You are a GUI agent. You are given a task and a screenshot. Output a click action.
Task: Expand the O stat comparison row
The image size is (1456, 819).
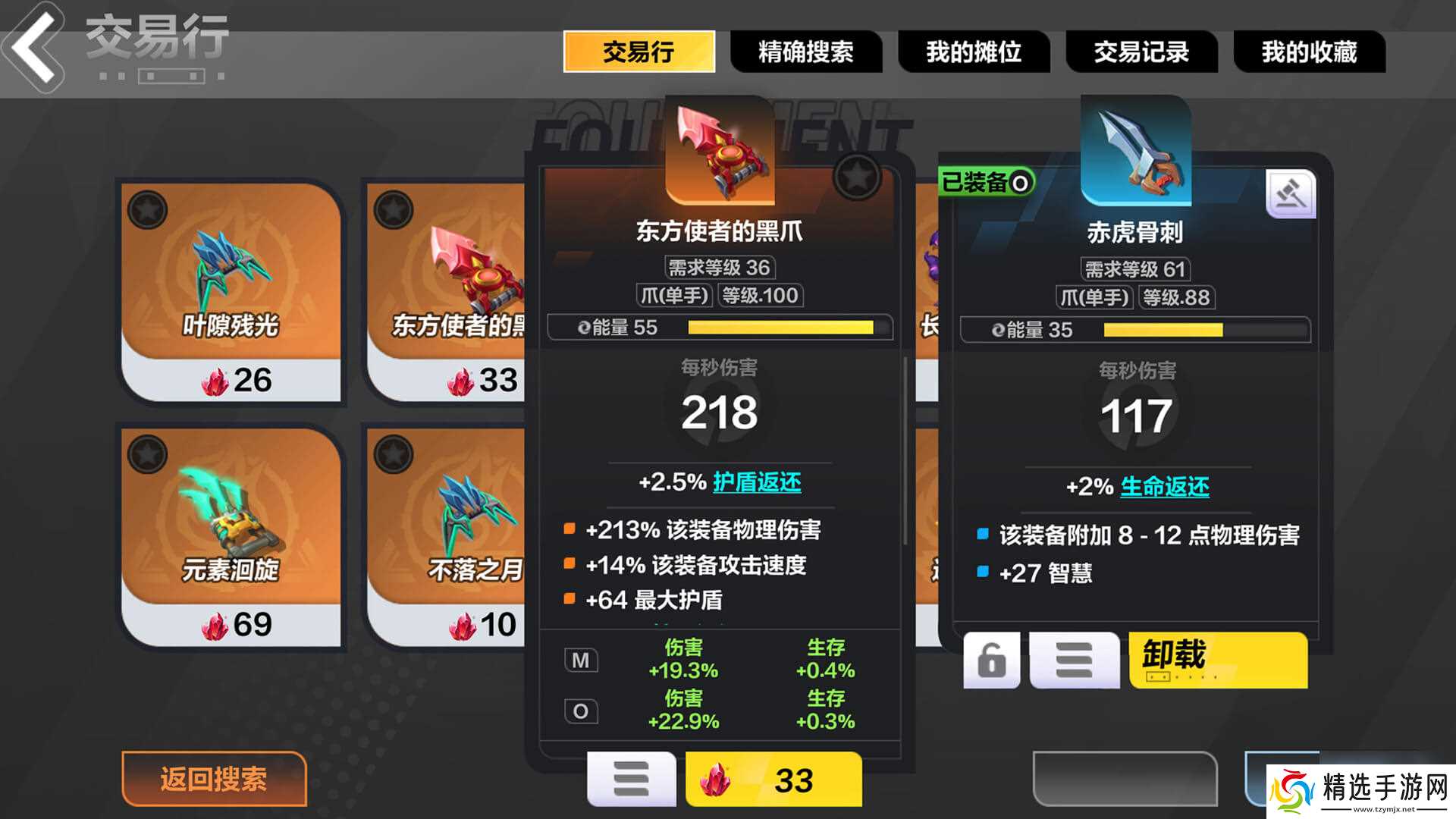pos(580,711)
